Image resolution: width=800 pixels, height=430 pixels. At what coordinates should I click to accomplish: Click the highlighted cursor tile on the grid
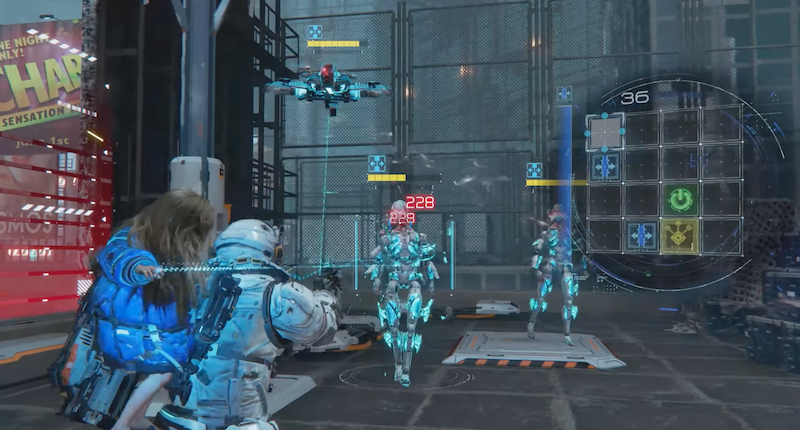coord(604,132)
